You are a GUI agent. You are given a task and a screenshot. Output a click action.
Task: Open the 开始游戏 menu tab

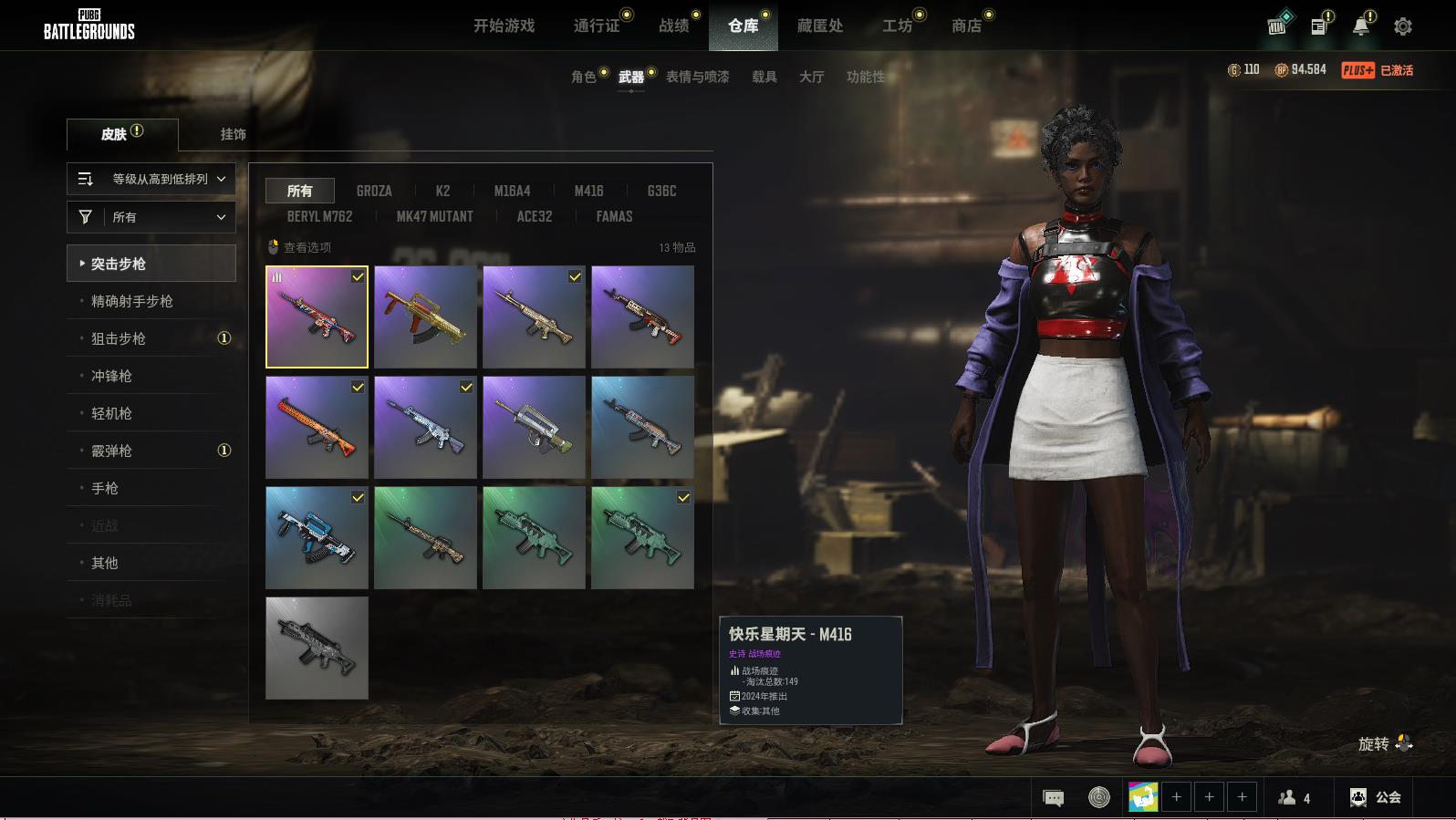coord(504,26)
